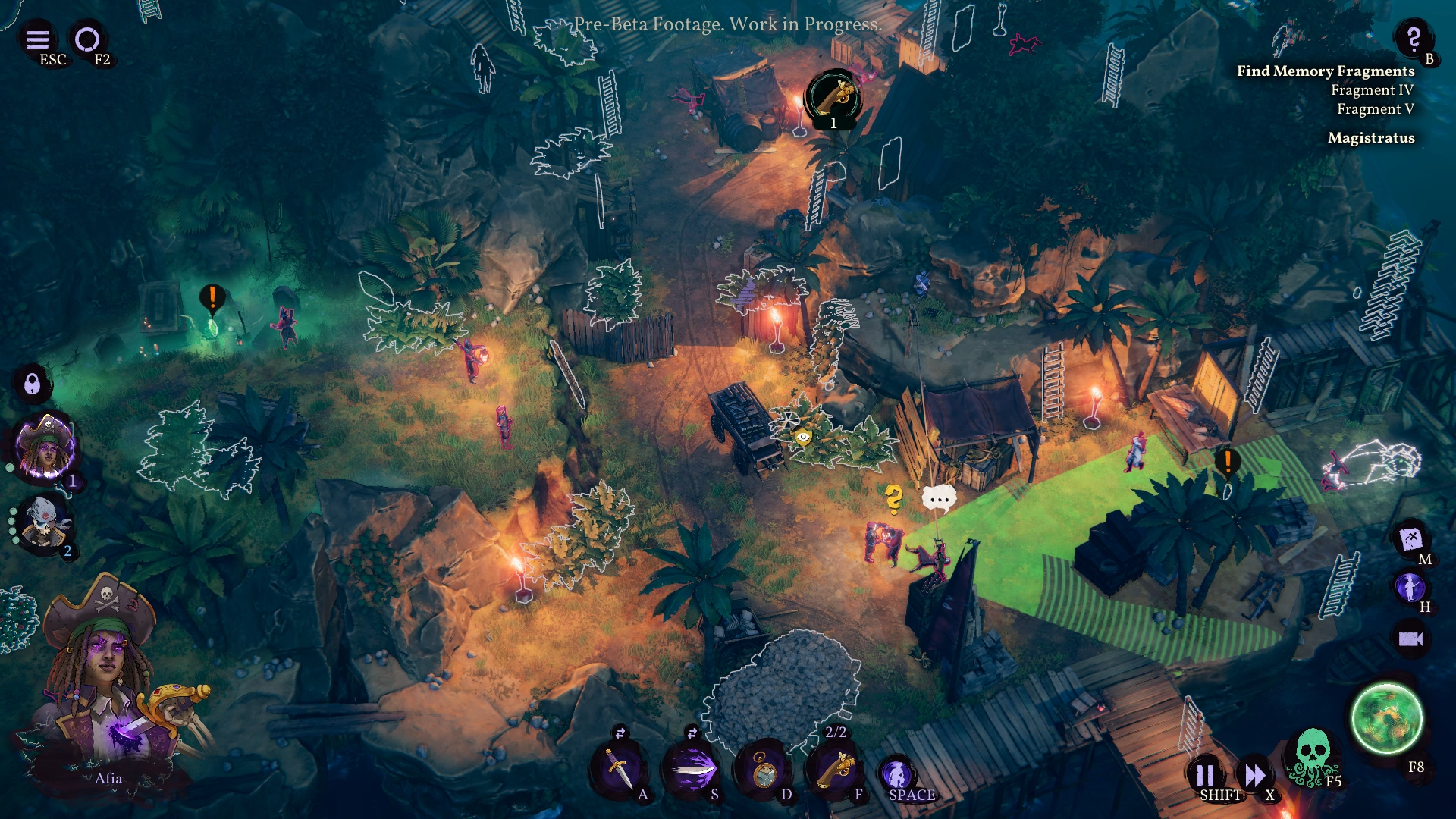
Task: Select the Magistratus objective entry
Action: click(1370, 138)
